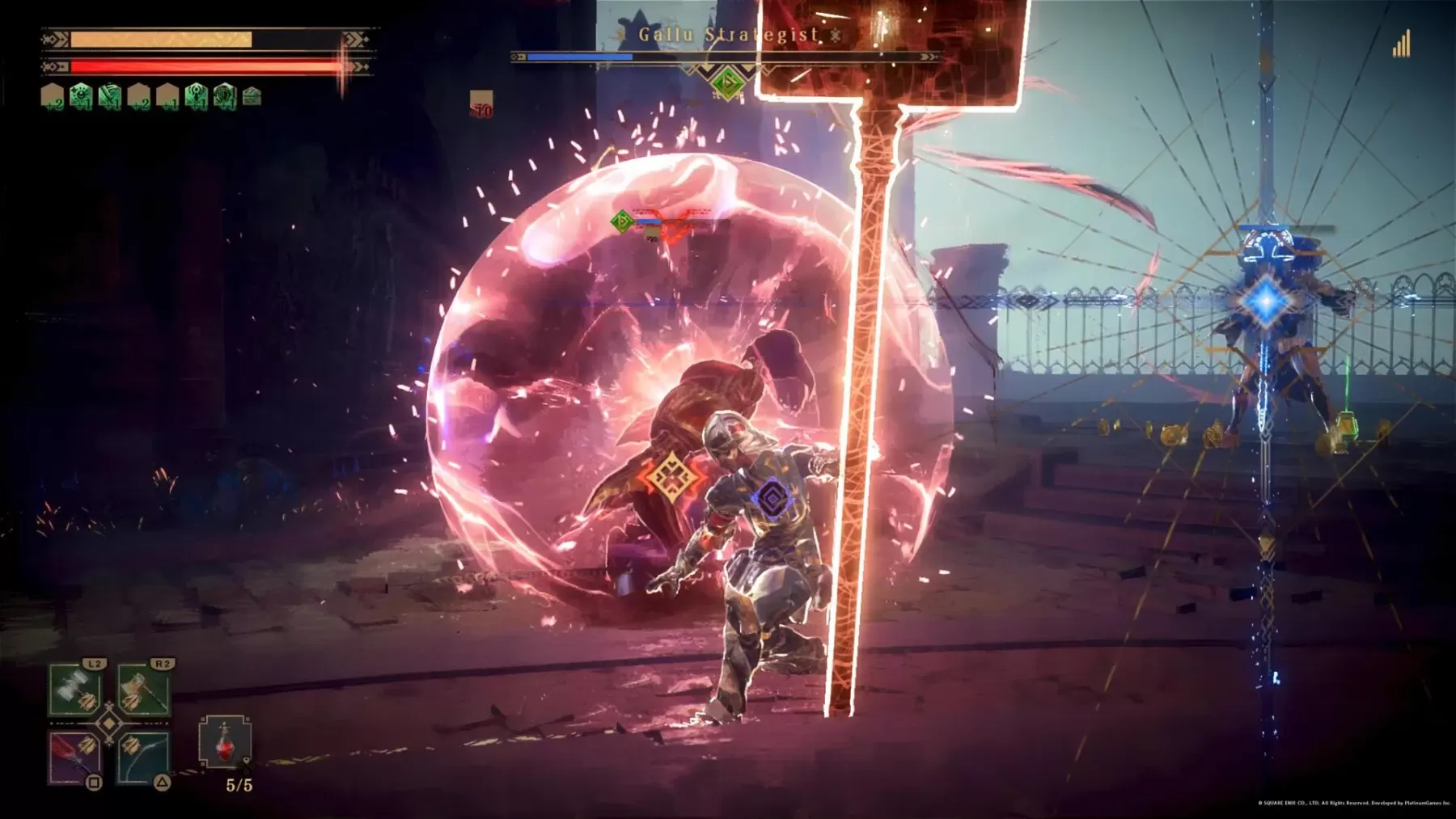Click the connection signal strength icon
This screenshot has width=1456, height=819.
coord(1401,44)
